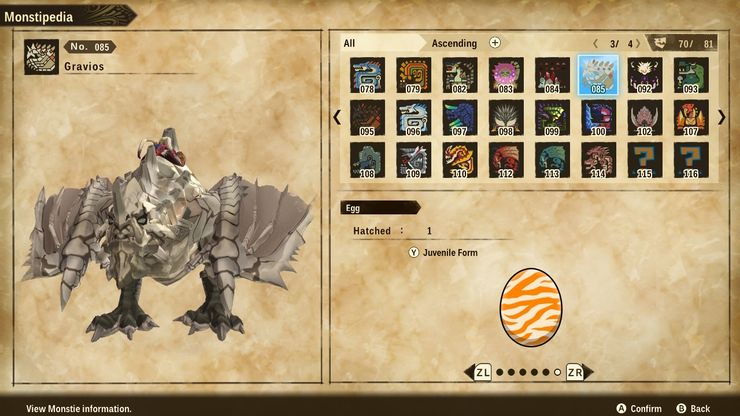The image size is (740, 416).
Task: Open monster entry number 079
Action: (x=413, y=75)
